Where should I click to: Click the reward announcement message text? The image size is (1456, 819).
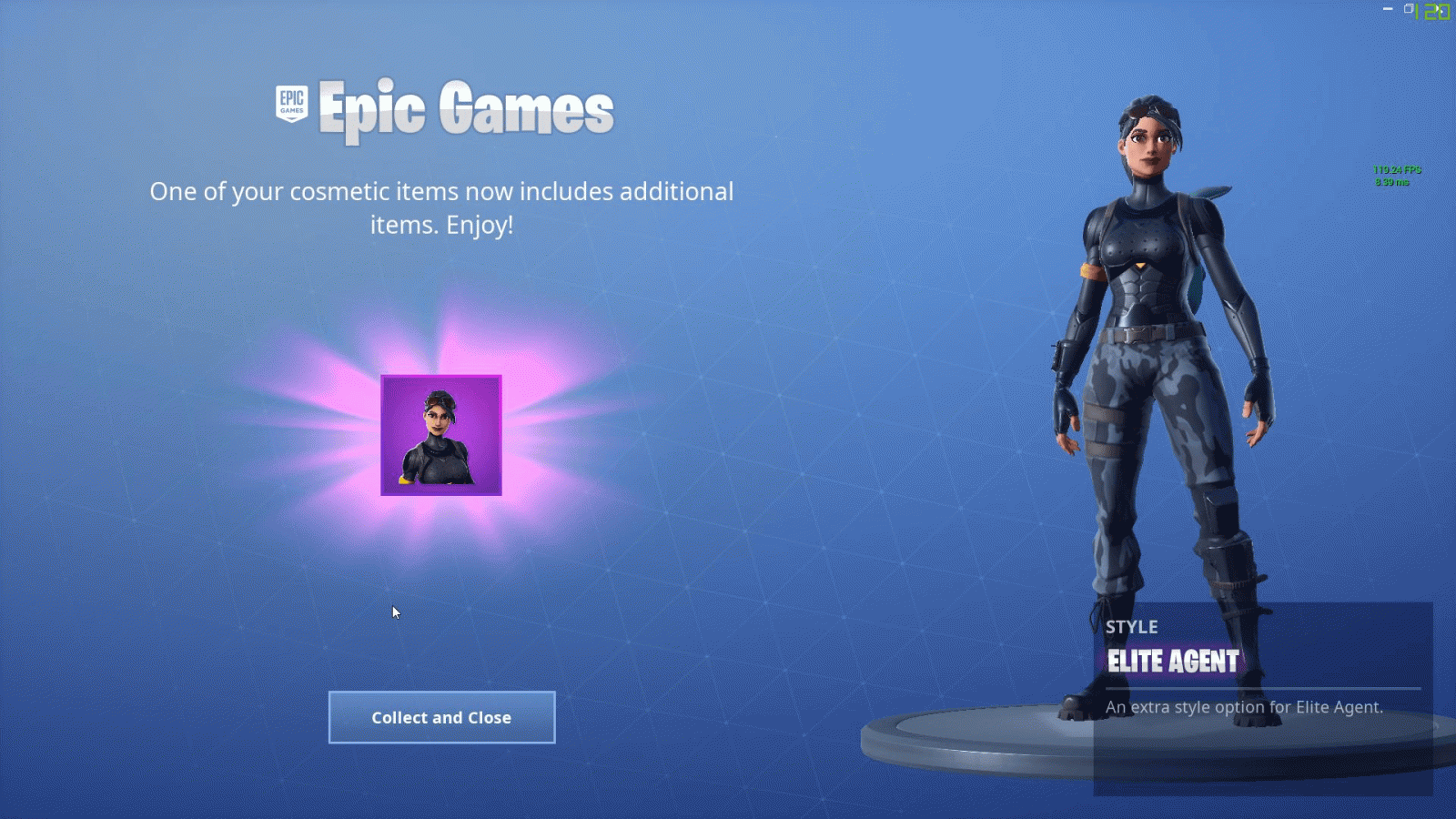coord(441,209)
